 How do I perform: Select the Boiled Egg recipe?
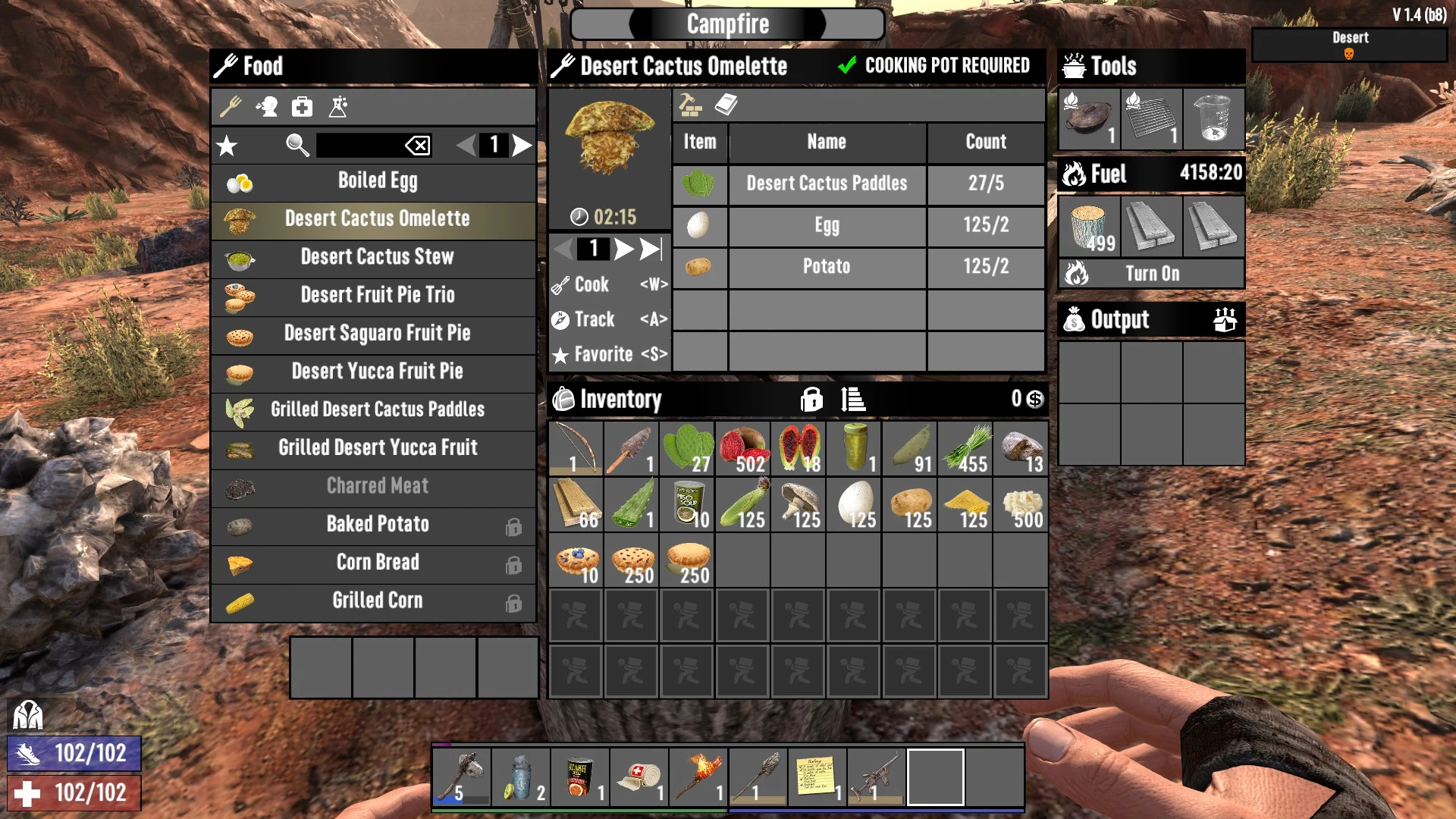tap(377, 181)
